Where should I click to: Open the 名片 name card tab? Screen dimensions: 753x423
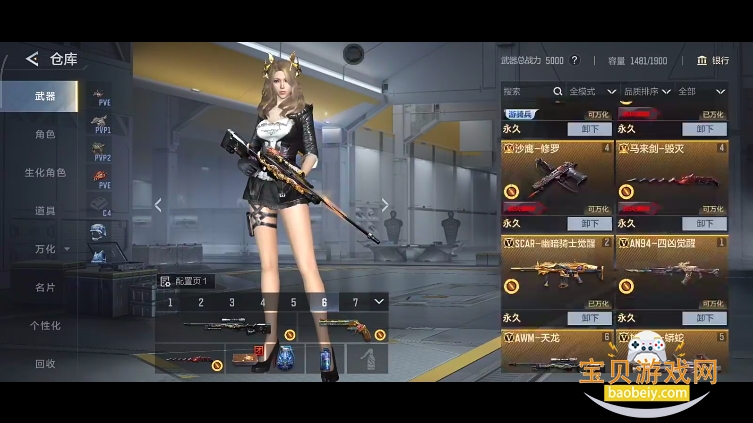pos(44,287)
